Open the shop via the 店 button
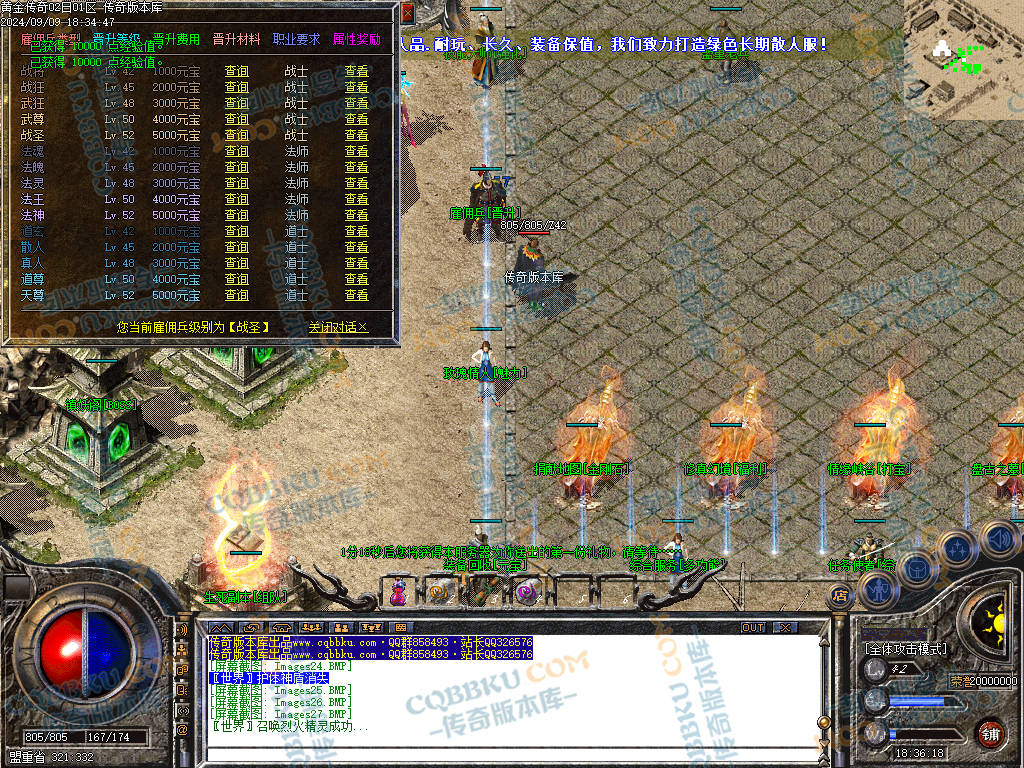 (x=840, y=595)
